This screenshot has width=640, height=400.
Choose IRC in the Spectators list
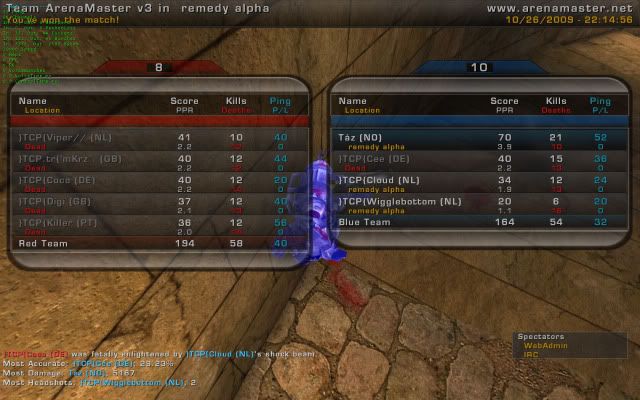tap(531, 354)
